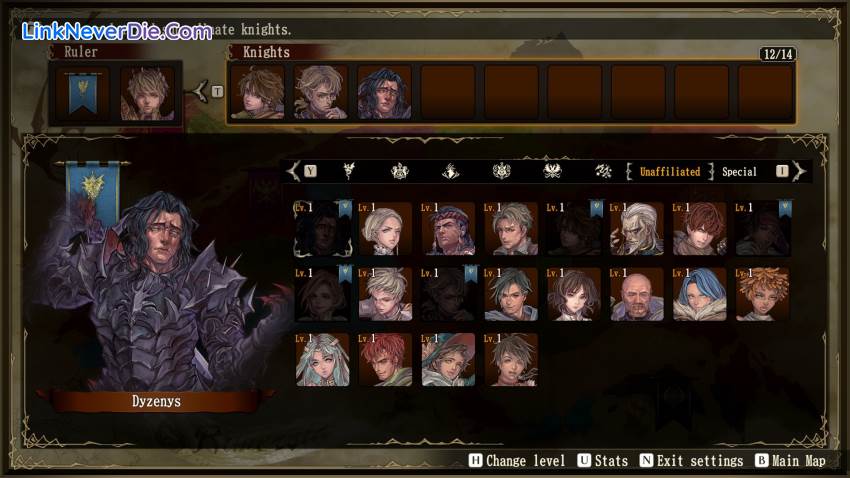This screenshot has width=850, height=478.
Task: Select the ruler portrait
Action: click(x=147, y=93)
